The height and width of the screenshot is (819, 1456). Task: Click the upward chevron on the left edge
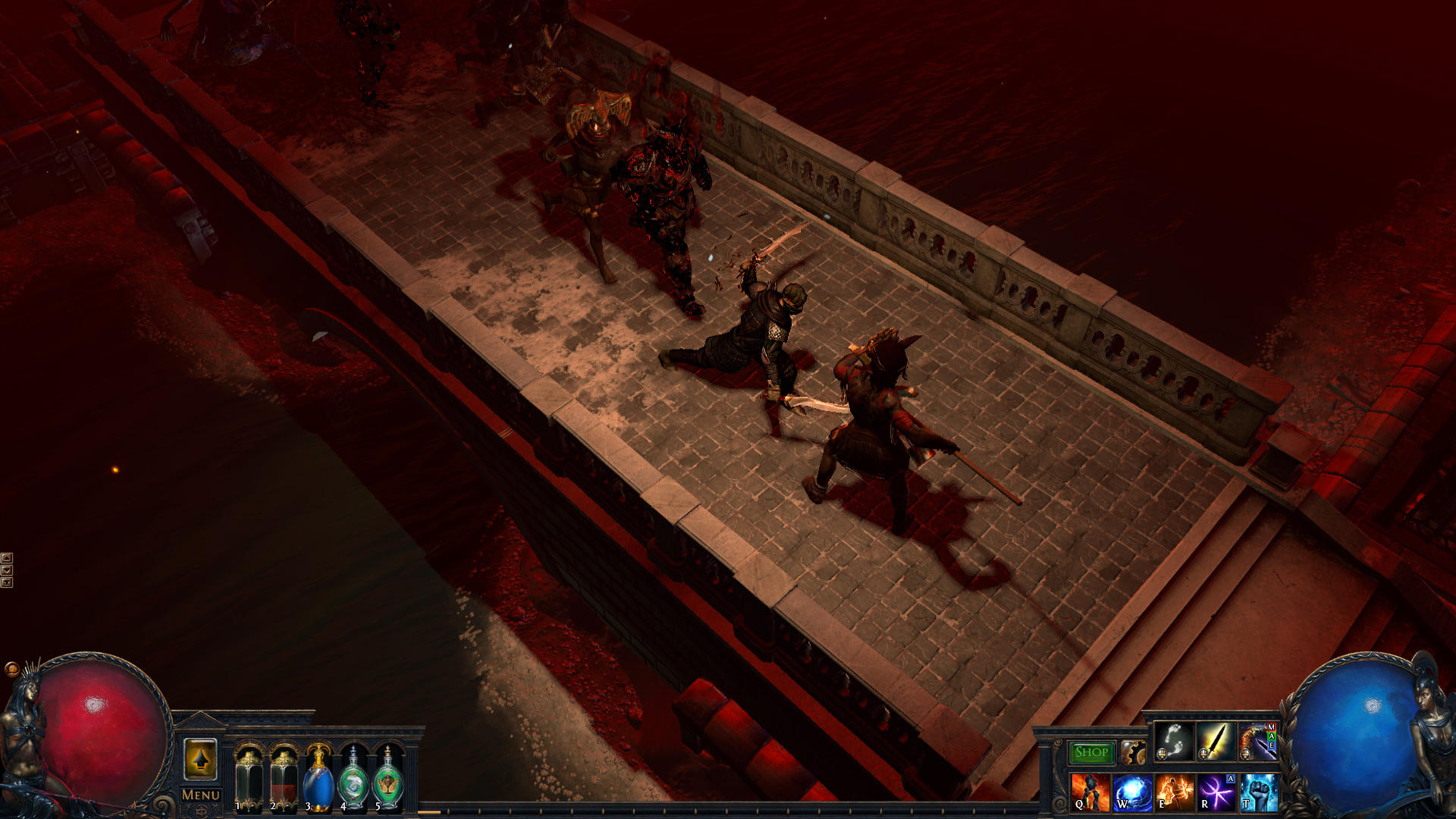[x=6, y=557]
